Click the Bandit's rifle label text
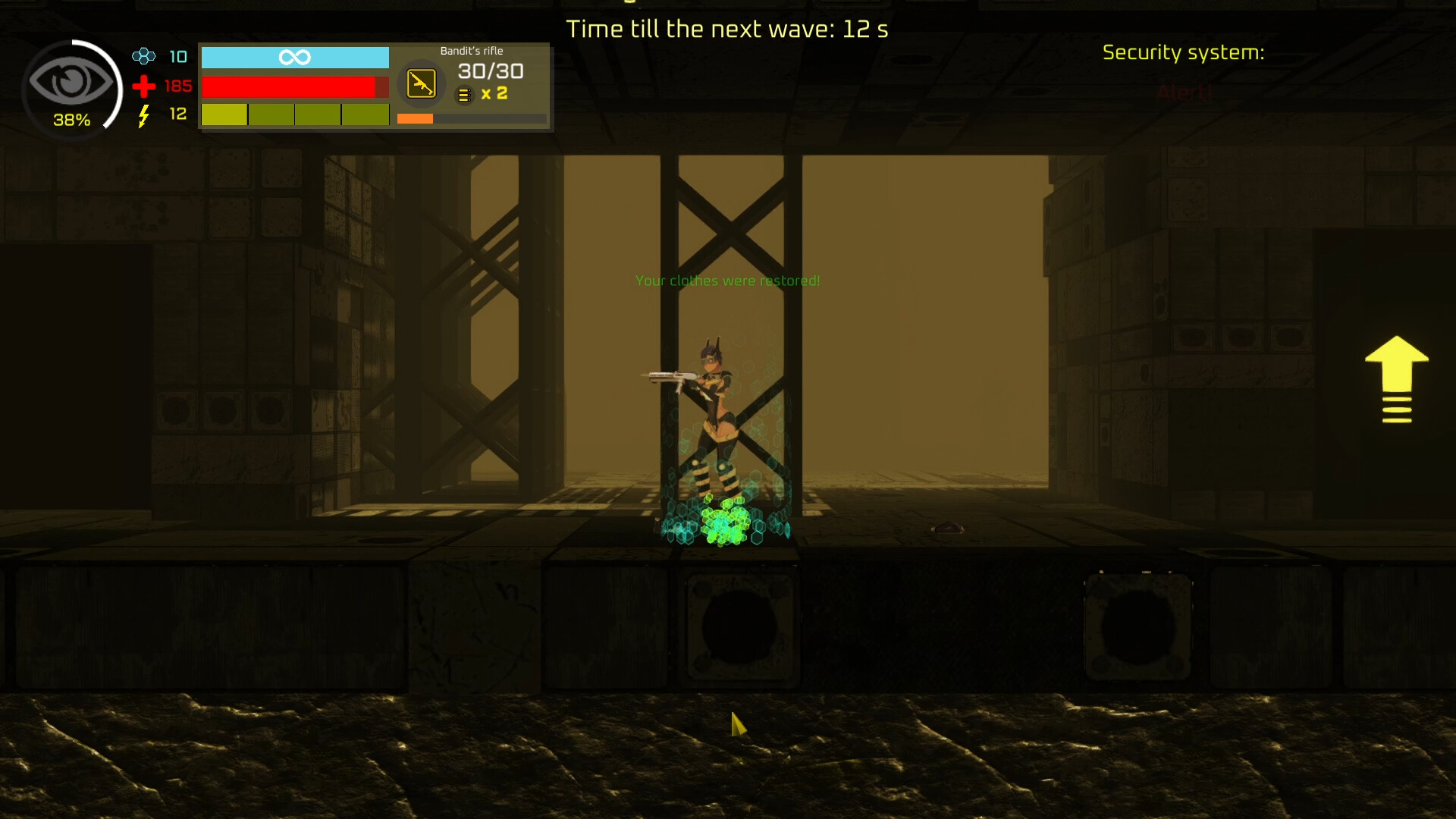Screen dimensions: 1456x819 coord(471,50)
